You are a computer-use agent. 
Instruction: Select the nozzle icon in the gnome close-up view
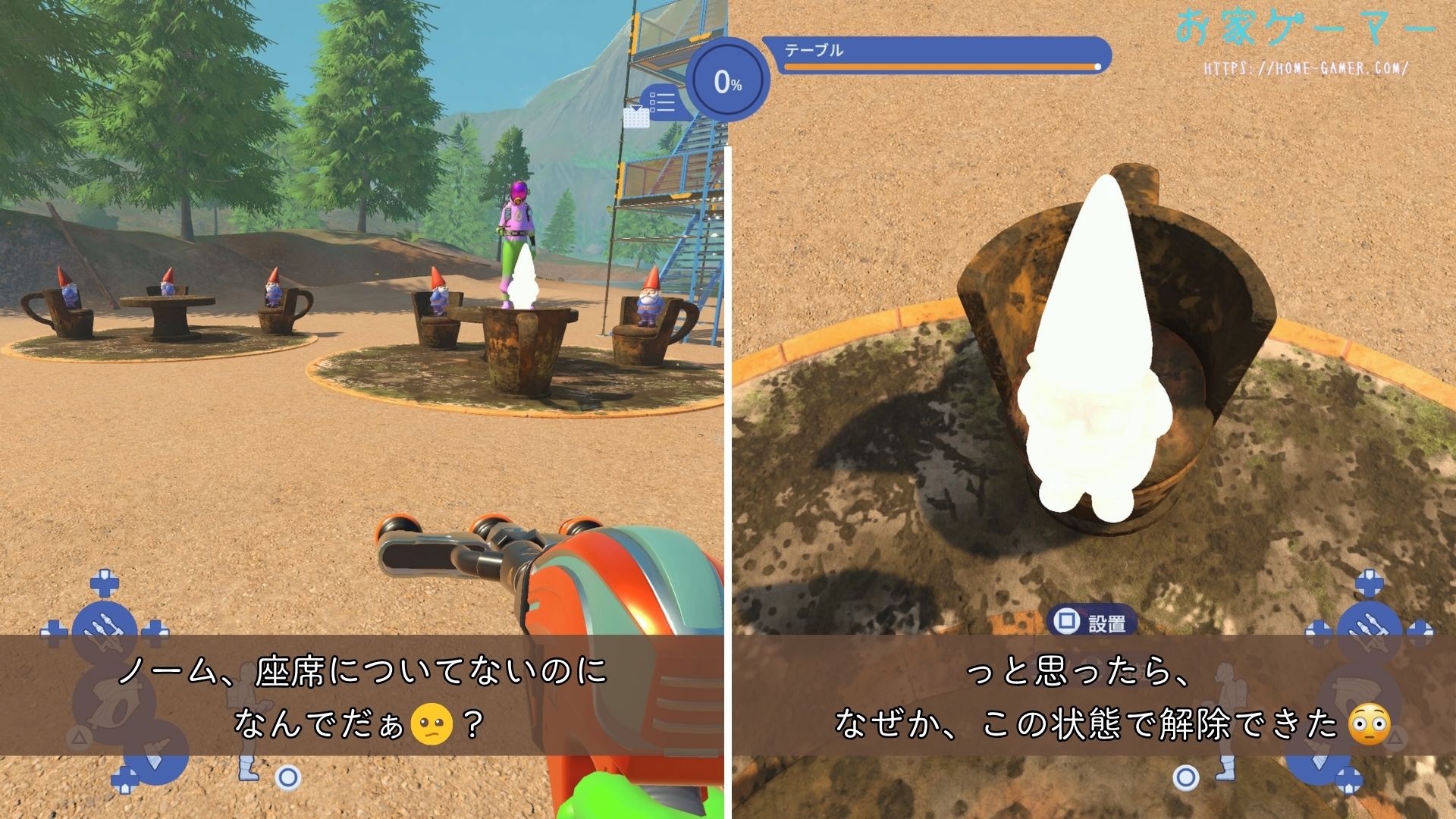coord(1369,628)
